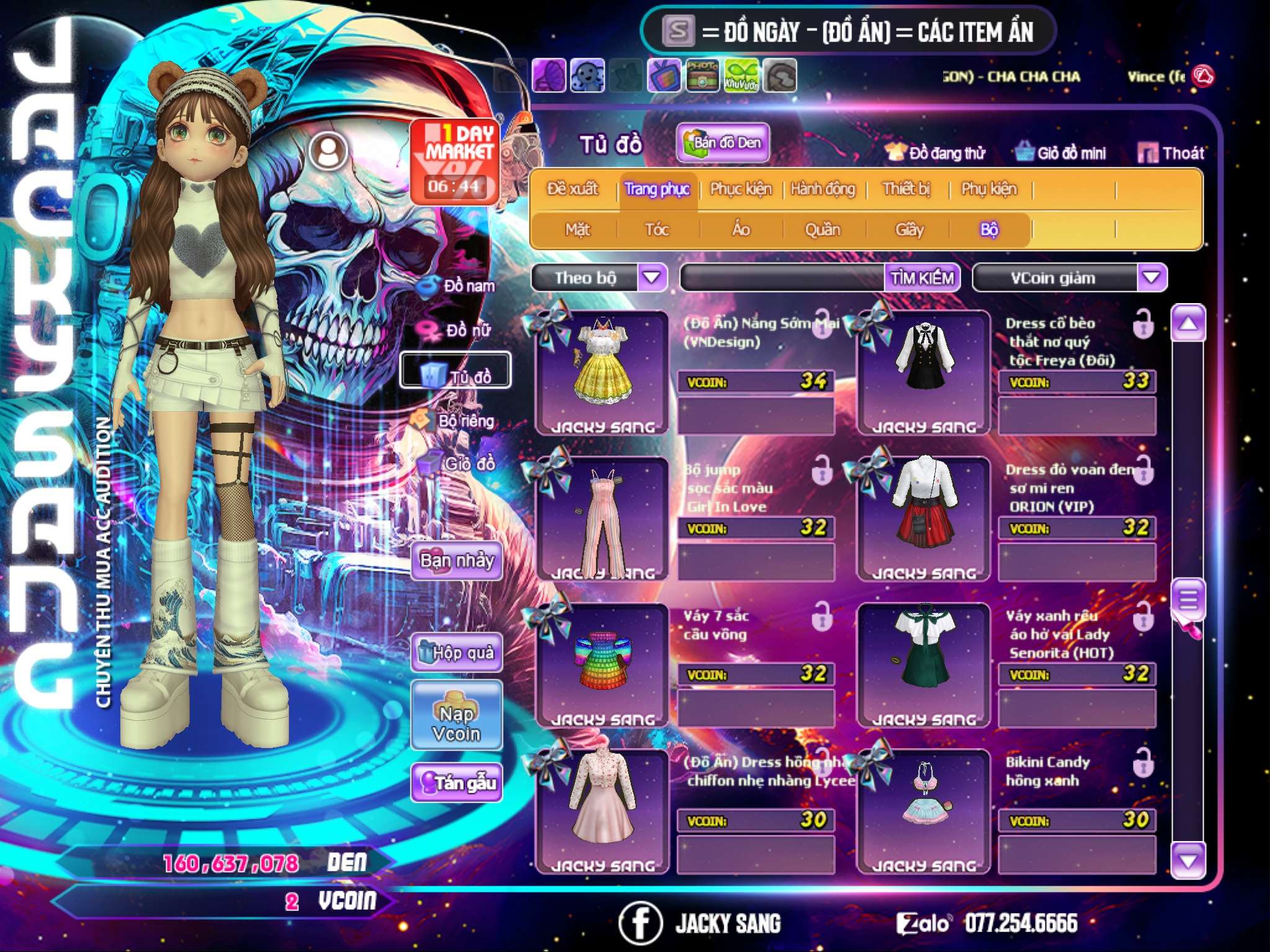Open the 1 Day Market banner
The image size is (1270, 952).
coord(455,161)
